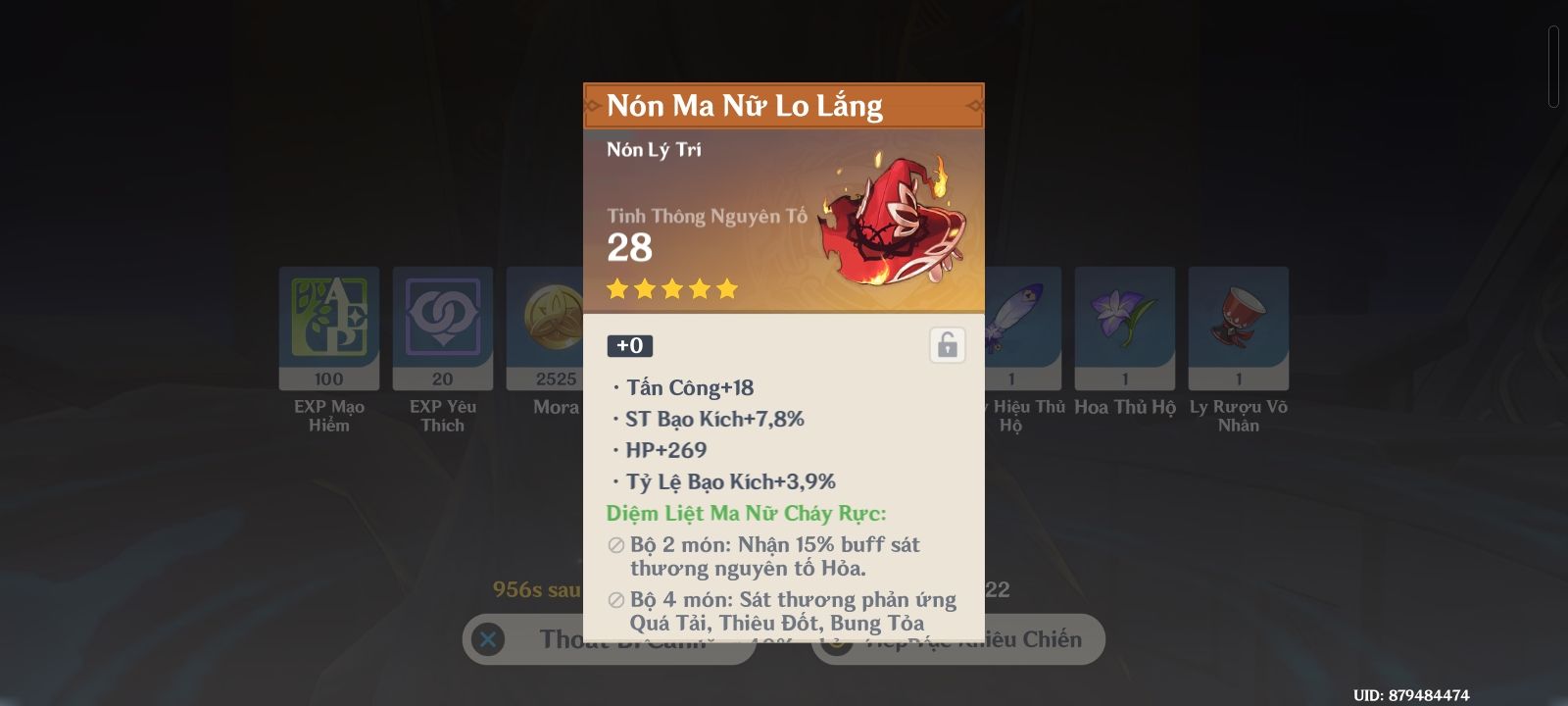This screenshot has height=706, width=1568.
Task: Click the +0 enhancement level badge
Action: [629, 344]
